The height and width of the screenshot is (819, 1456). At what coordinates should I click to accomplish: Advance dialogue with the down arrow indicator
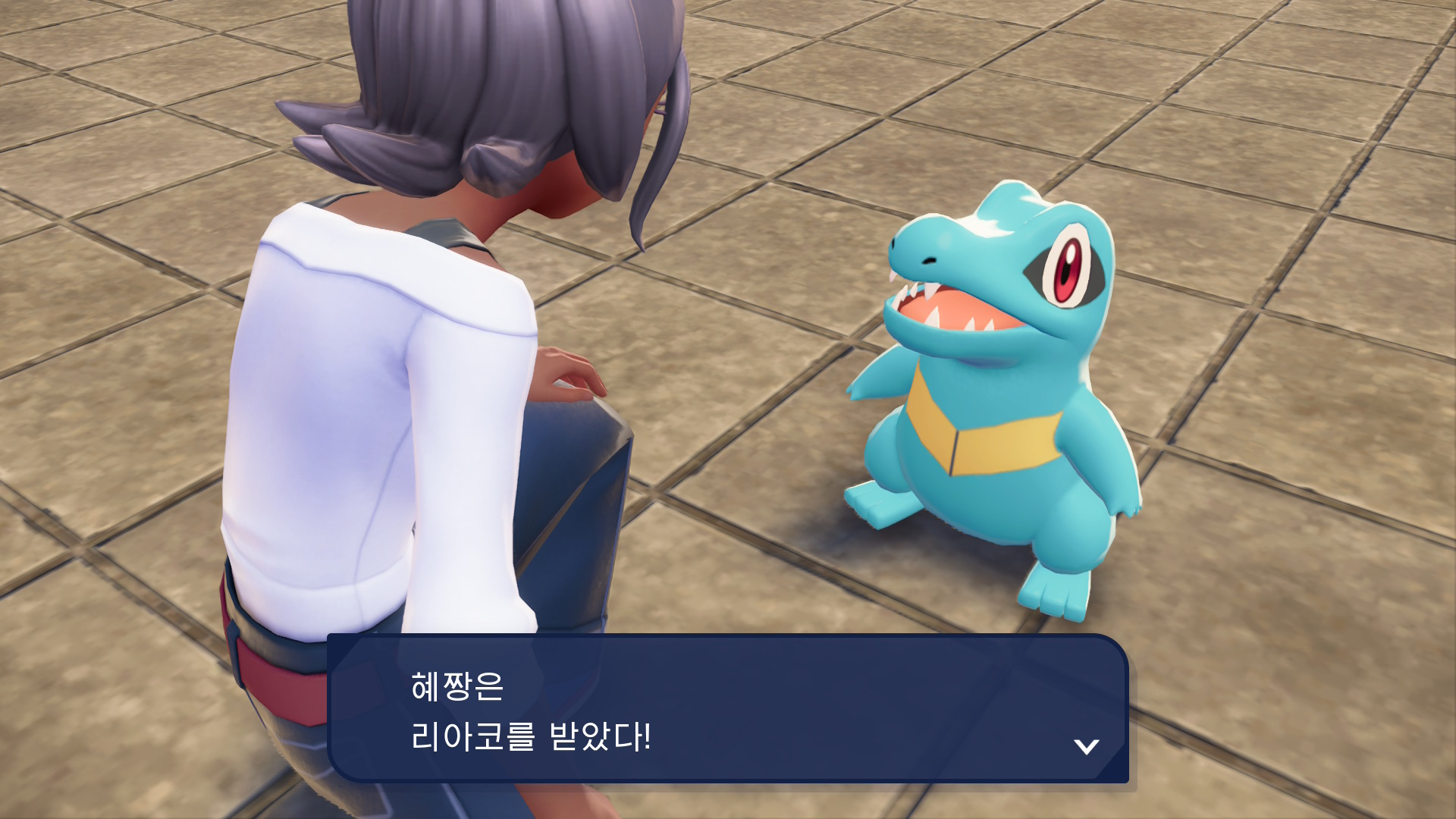coord(1086,746)
